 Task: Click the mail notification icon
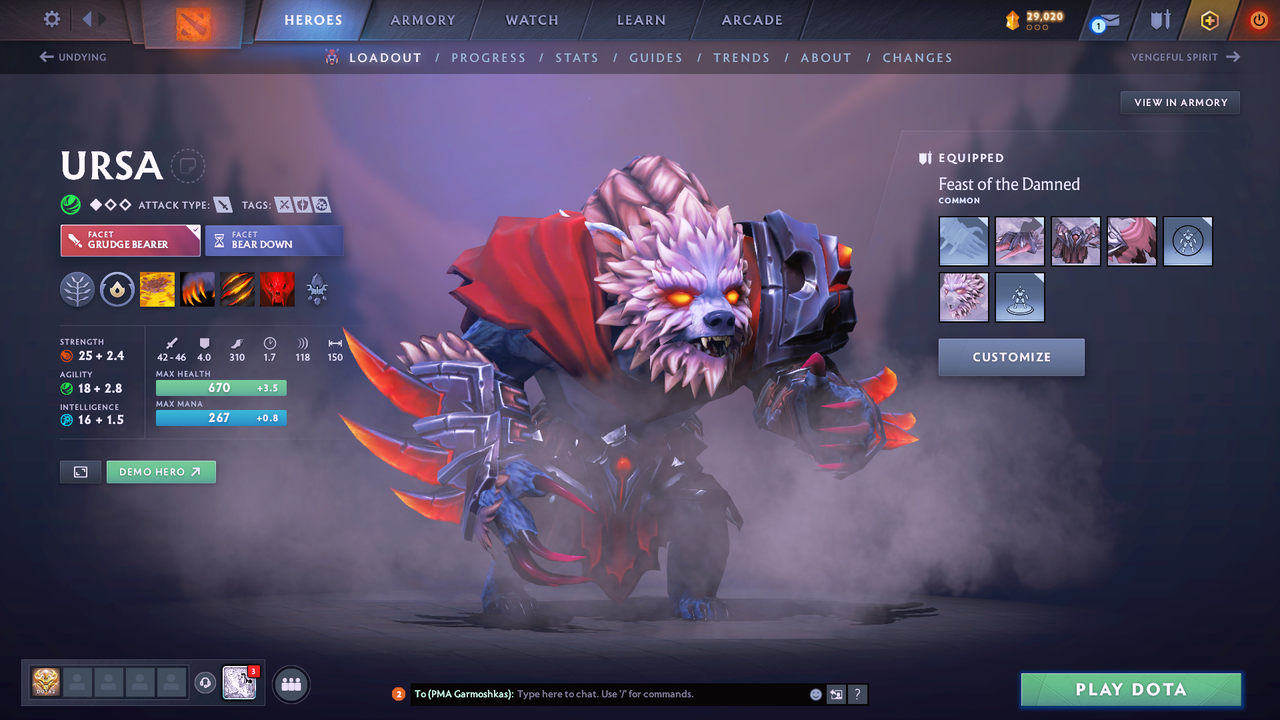[1103, 20]
